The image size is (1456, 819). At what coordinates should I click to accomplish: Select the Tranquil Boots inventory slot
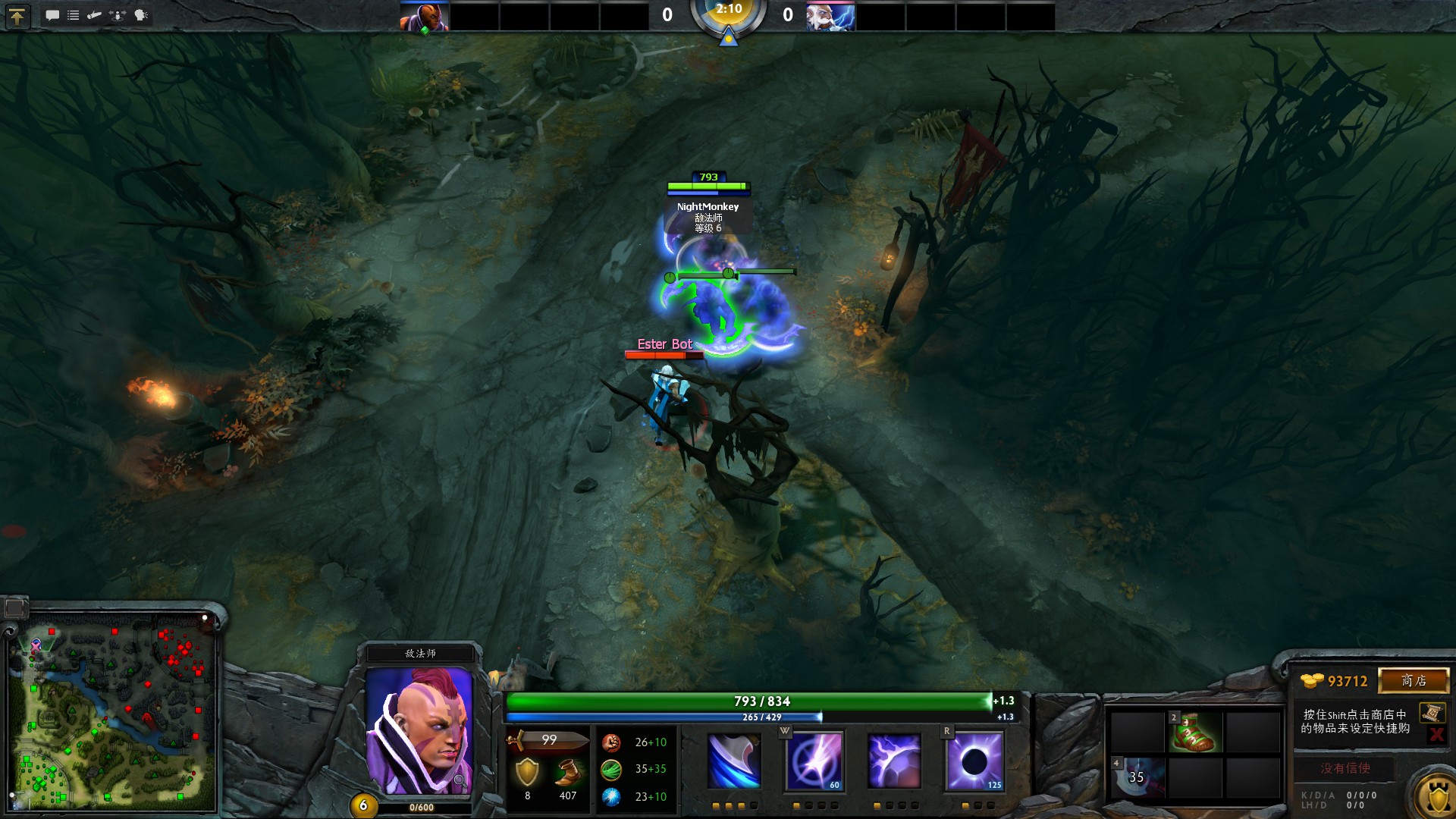point(1194,733)
